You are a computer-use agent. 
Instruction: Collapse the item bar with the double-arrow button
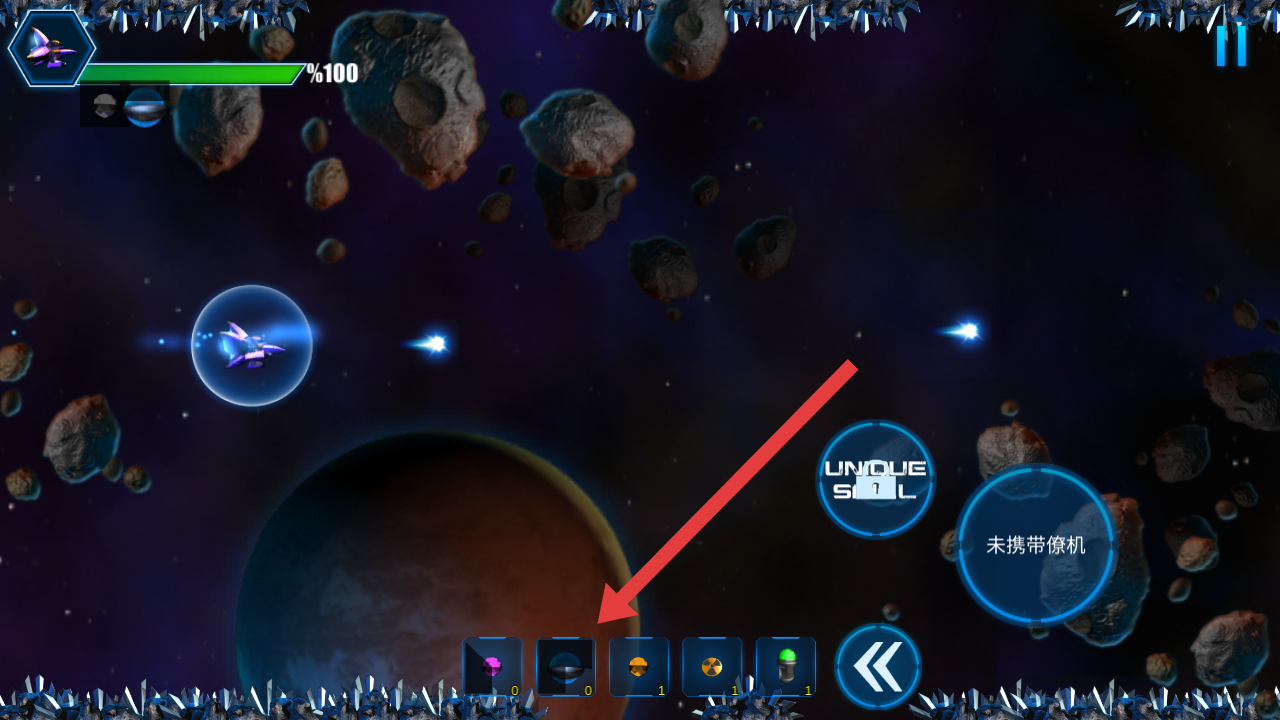[x=878, y=666]
